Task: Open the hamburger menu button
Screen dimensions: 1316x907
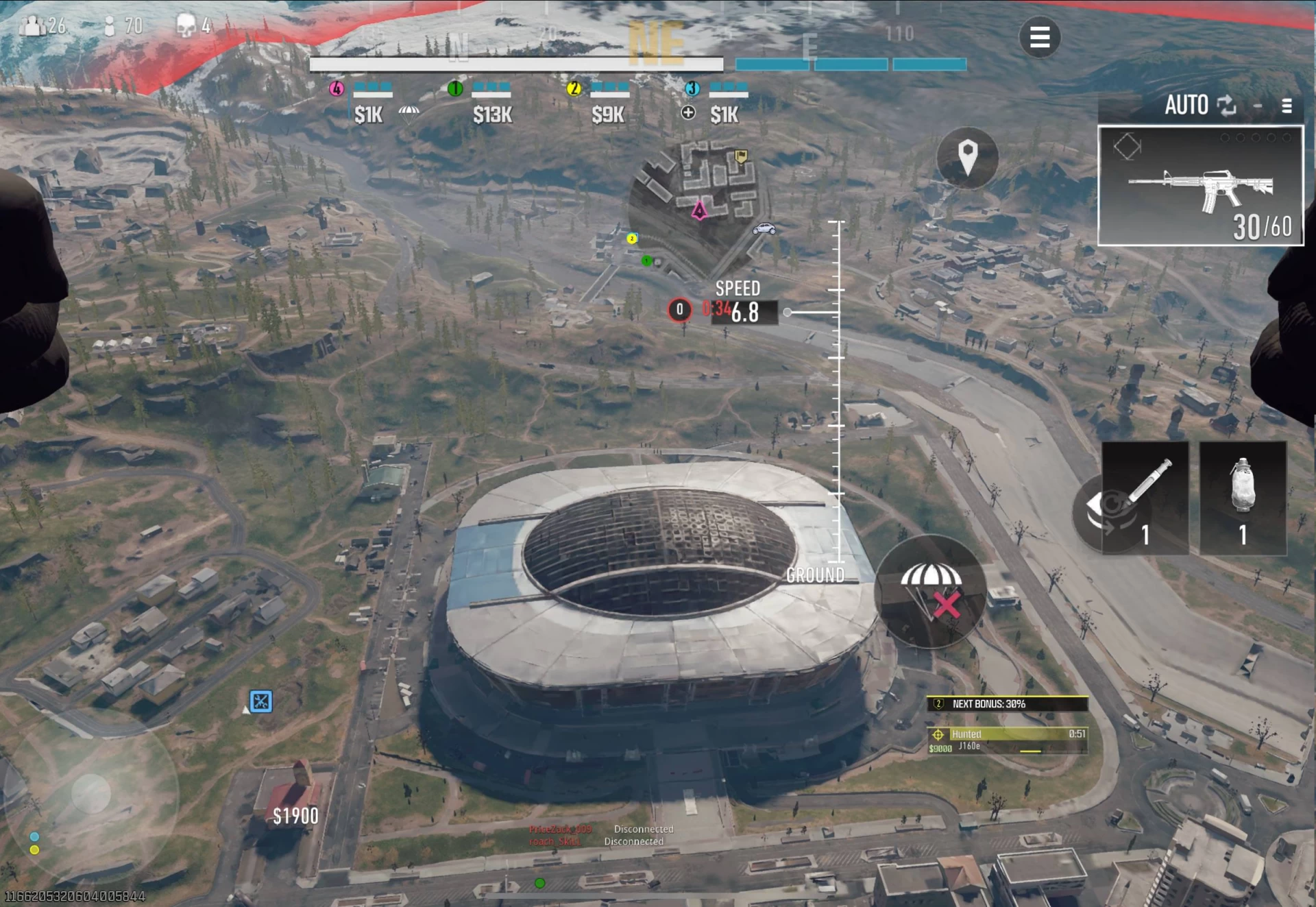Action: pyautogui.click(x=1039, y=37)
